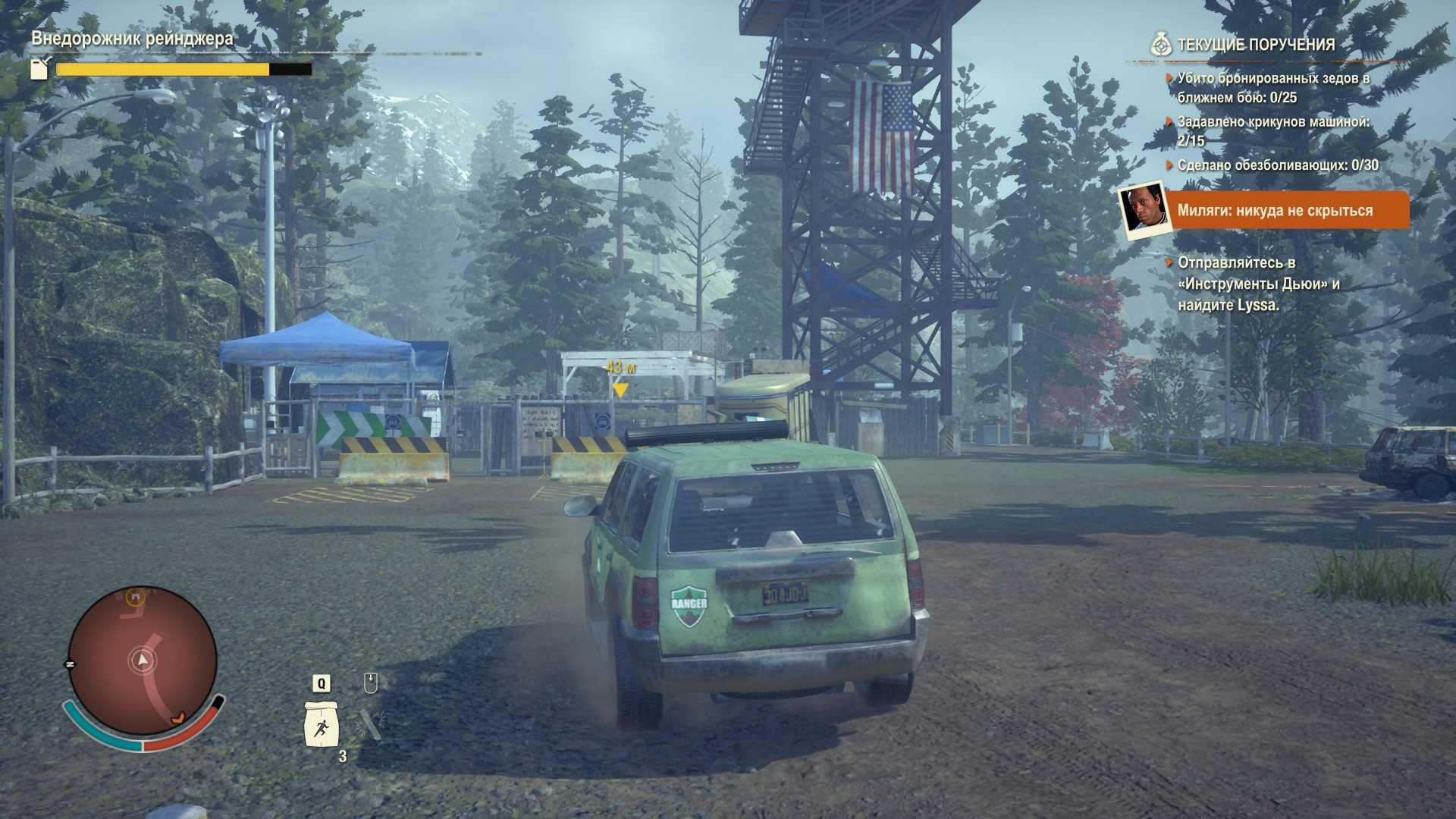Click the fuel canister icon beside vehicle bar
1456x819 pixels.
[x=39, y=68]
